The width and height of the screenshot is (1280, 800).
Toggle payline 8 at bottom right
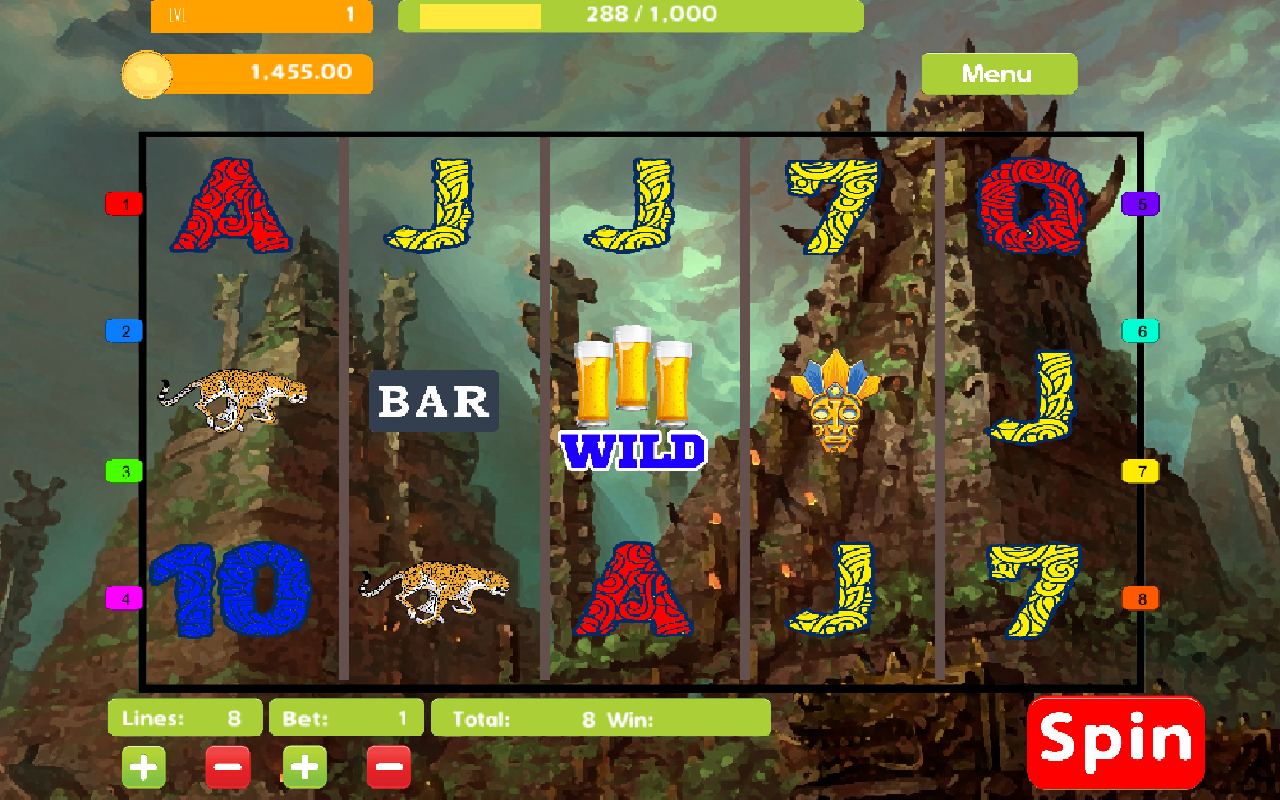coord(1141,599)
